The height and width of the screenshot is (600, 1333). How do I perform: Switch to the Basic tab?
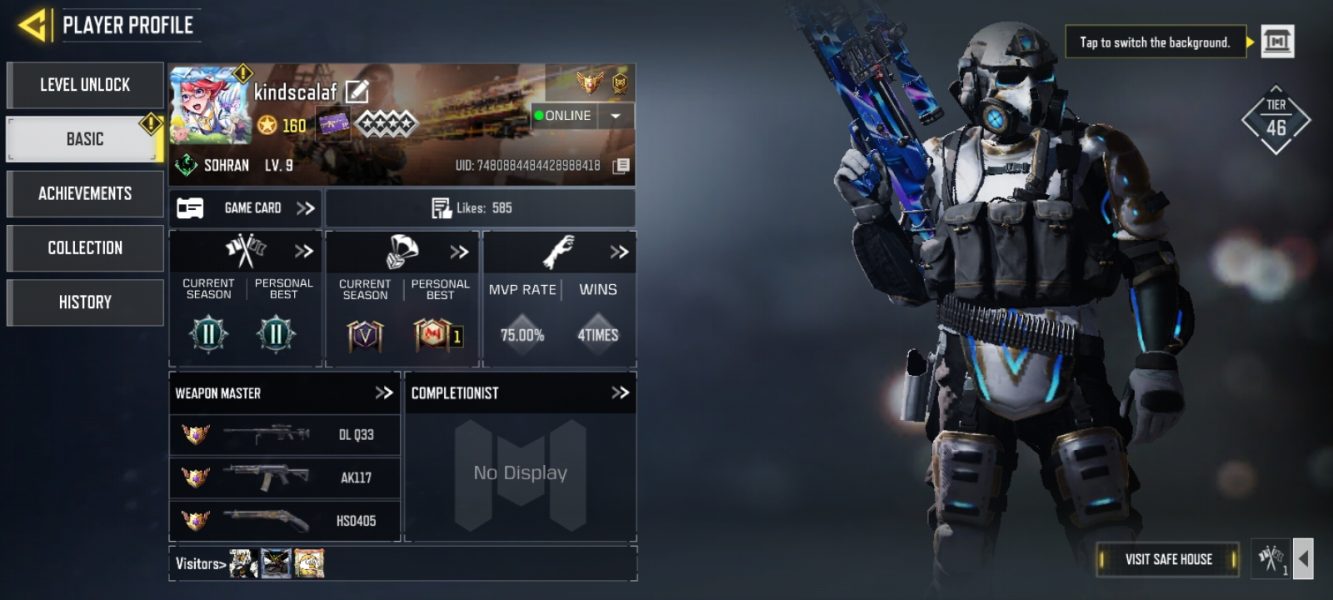85,139
